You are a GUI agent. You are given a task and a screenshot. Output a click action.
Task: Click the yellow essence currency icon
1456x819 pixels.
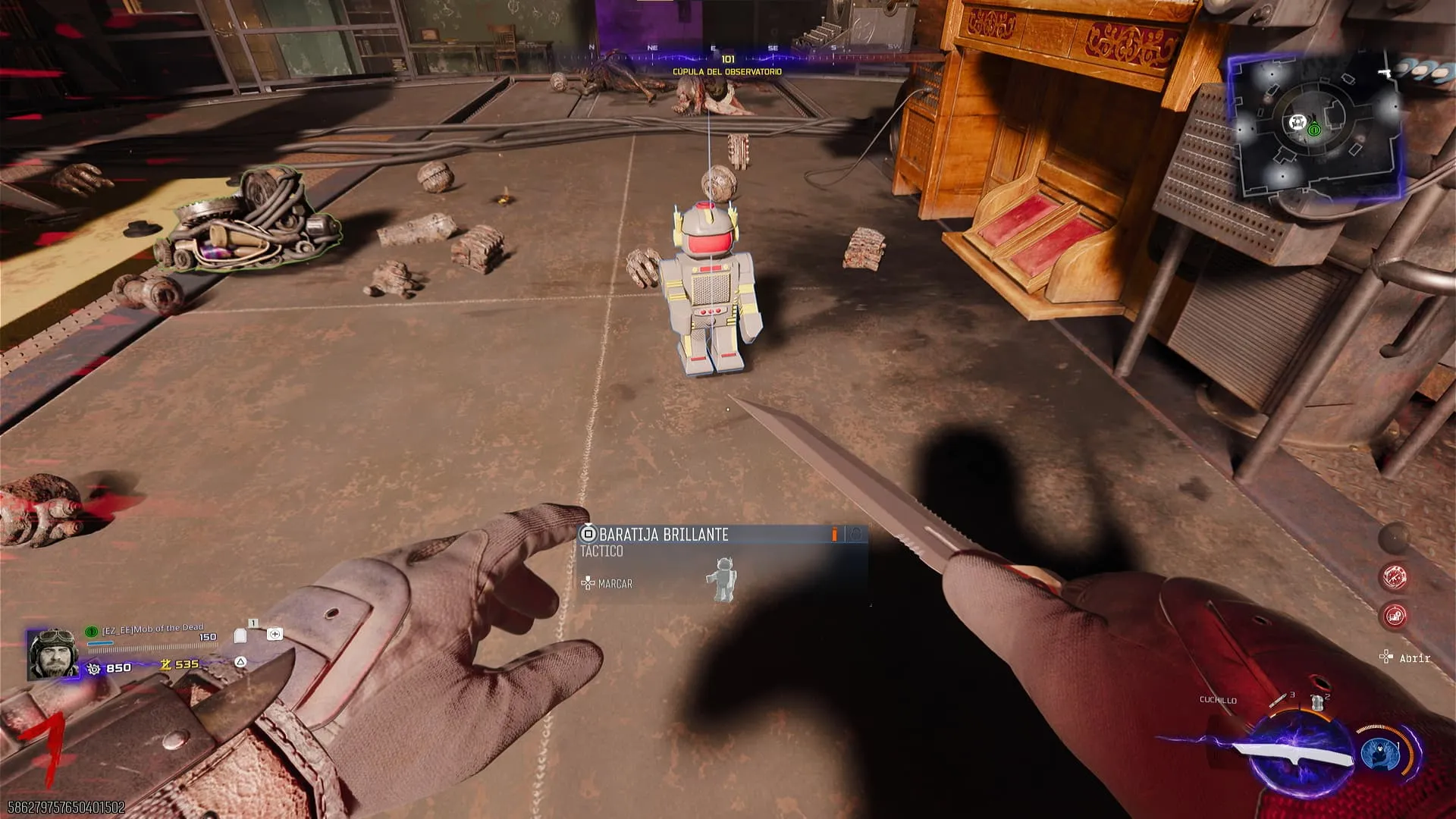[165, 665]
